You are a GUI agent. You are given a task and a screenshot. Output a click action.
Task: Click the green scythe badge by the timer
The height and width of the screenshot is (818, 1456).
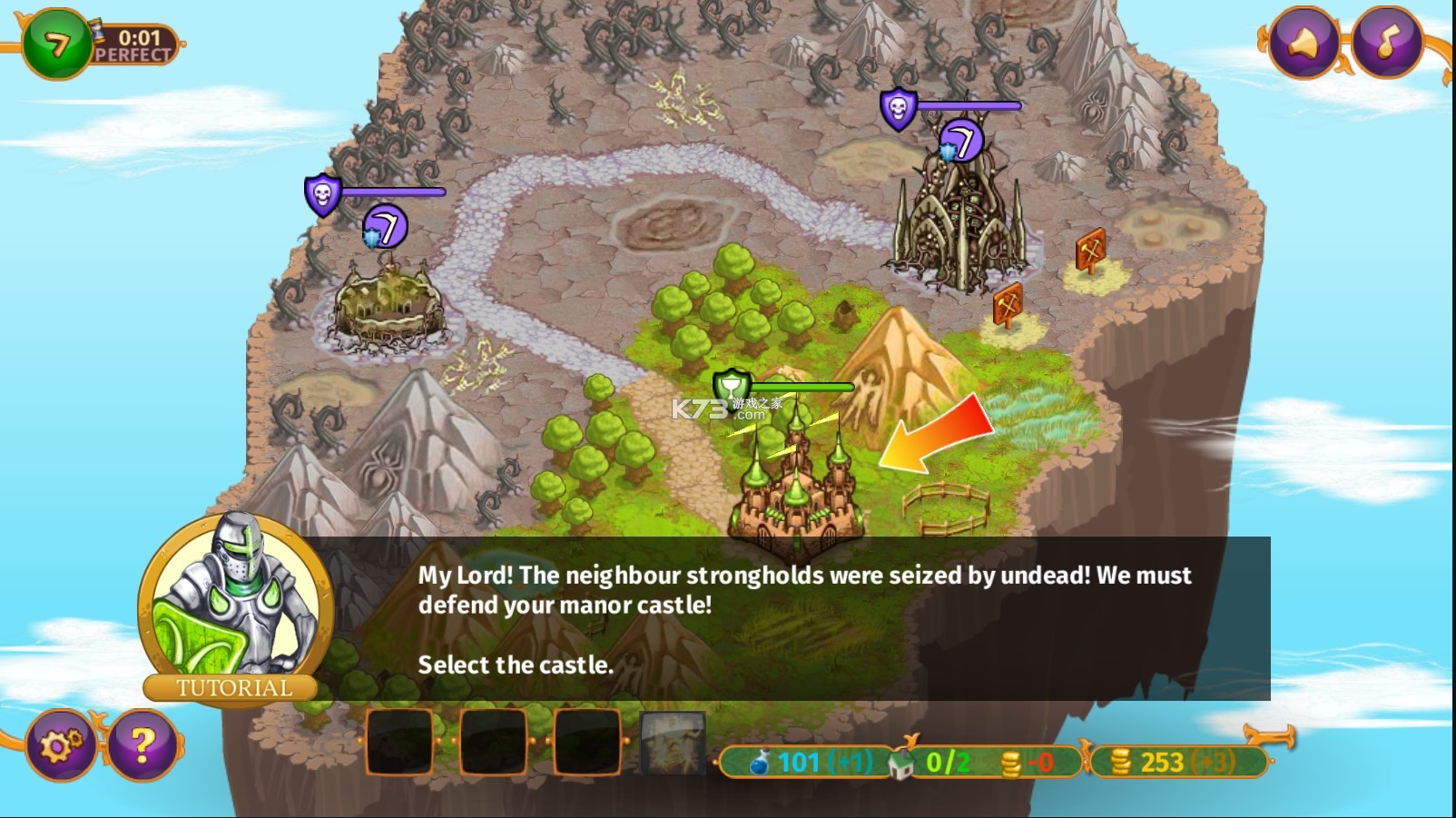[56, 44]
